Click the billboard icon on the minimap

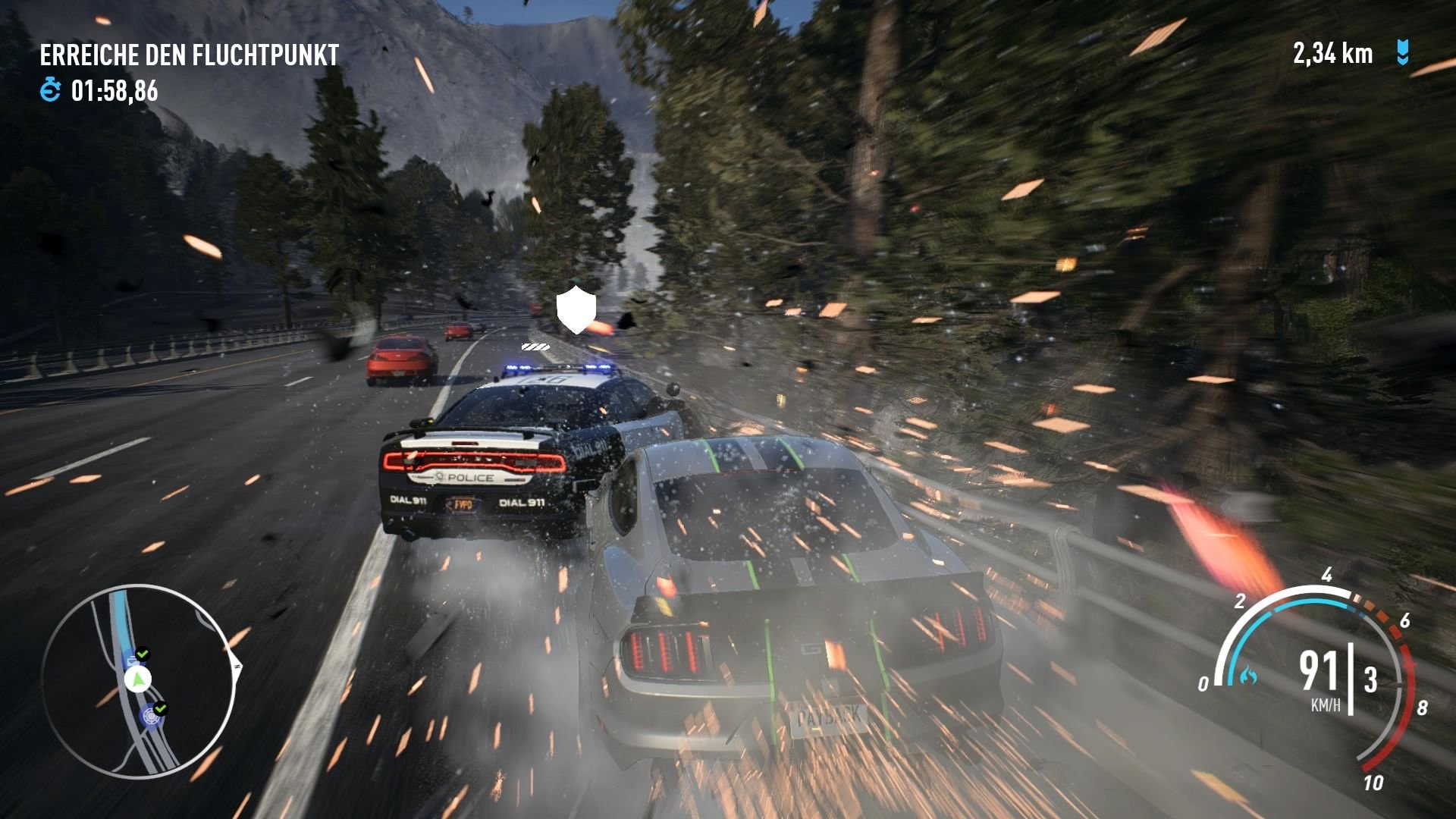[x=132, y=661]
